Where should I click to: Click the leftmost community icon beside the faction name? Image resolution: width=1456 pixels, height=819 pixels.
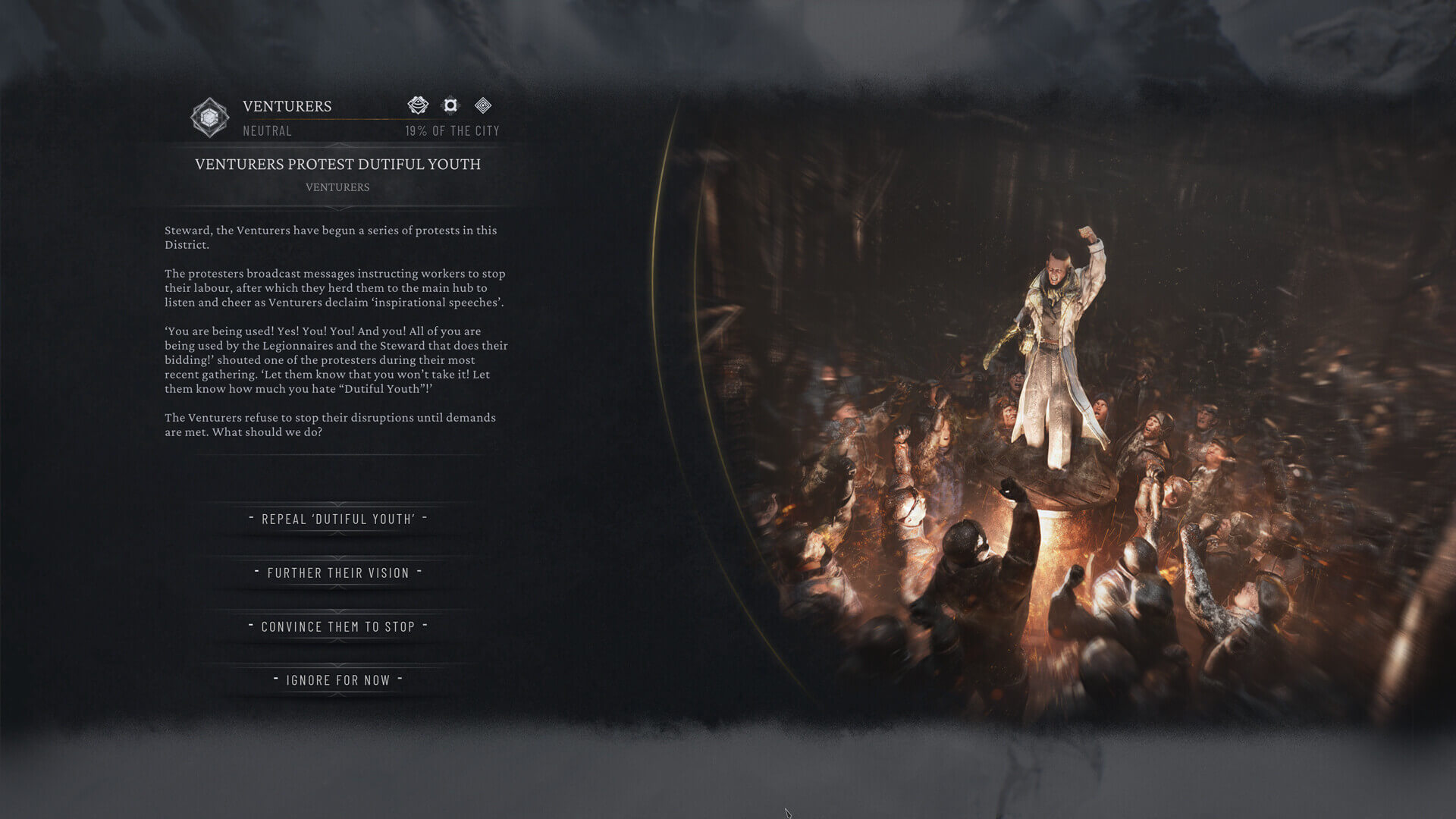(418, 105)
